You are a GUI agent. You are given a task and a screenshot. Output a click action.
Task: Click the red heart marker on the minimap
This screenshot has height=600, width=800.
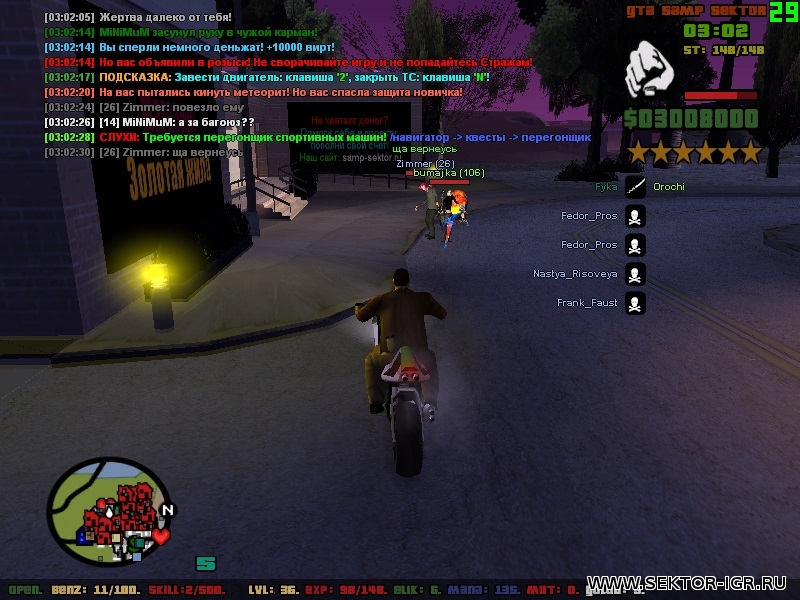[160, 536]
